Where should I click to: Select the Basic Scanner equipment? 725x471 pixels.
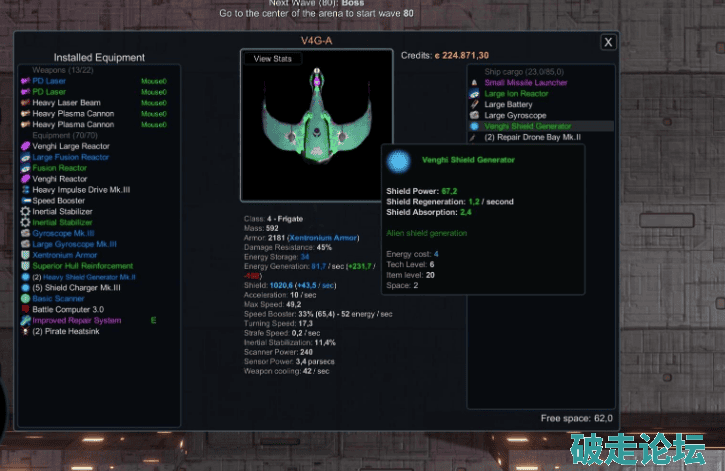point(59,299)
